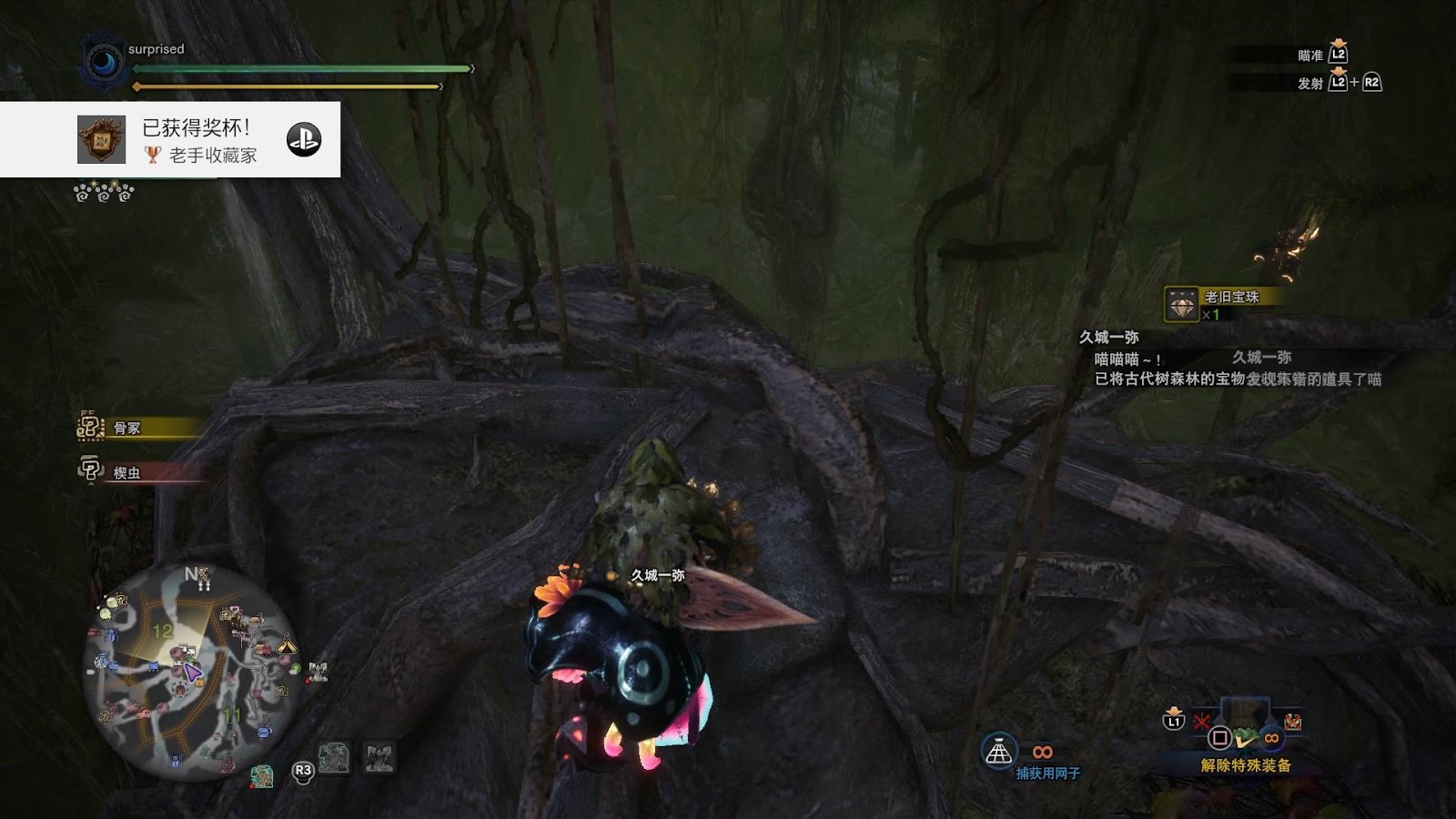Select the 解除特殊装备 item bar entry
This screenshot has width=1456, height=819.
tap(1244, 764)
